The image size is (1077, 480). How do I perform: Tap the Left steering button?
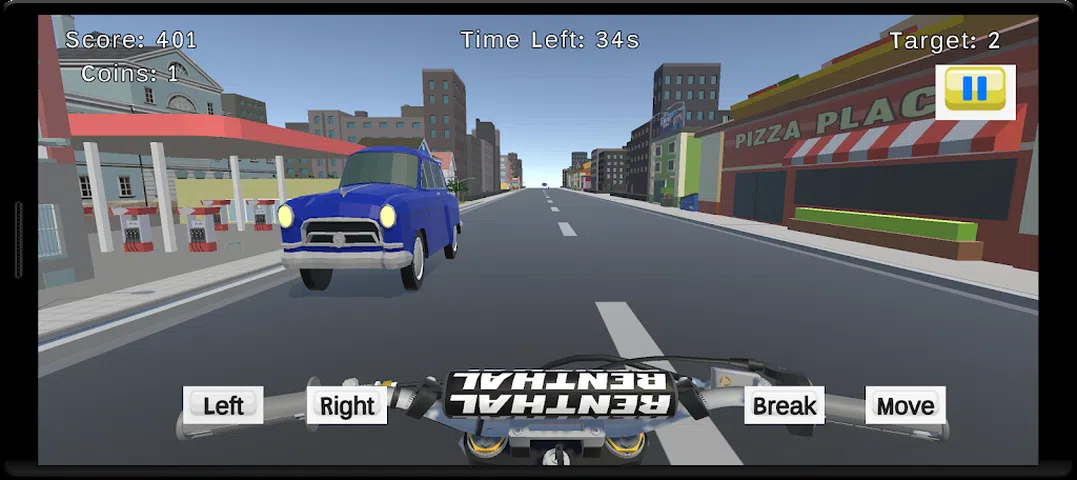tap(223, 405)
